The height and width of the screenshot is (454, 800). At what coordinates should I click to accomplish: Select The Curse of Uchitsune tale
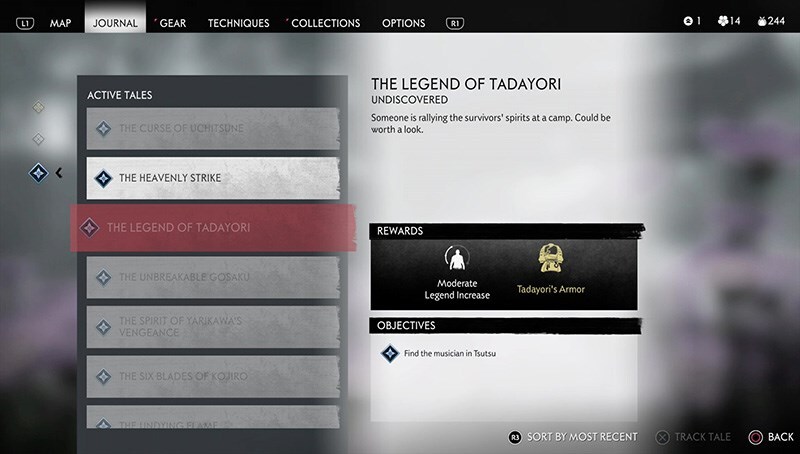[x=213, y=129]
